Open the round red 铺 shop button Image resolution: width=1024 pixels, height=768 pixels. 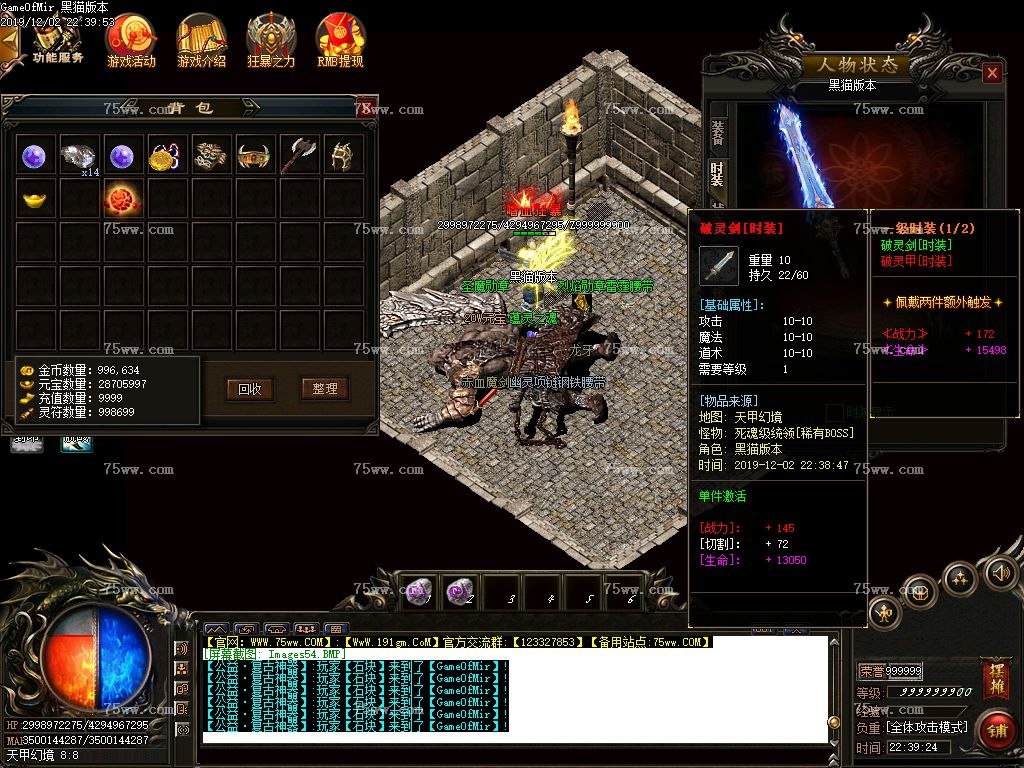click(996, 730)
